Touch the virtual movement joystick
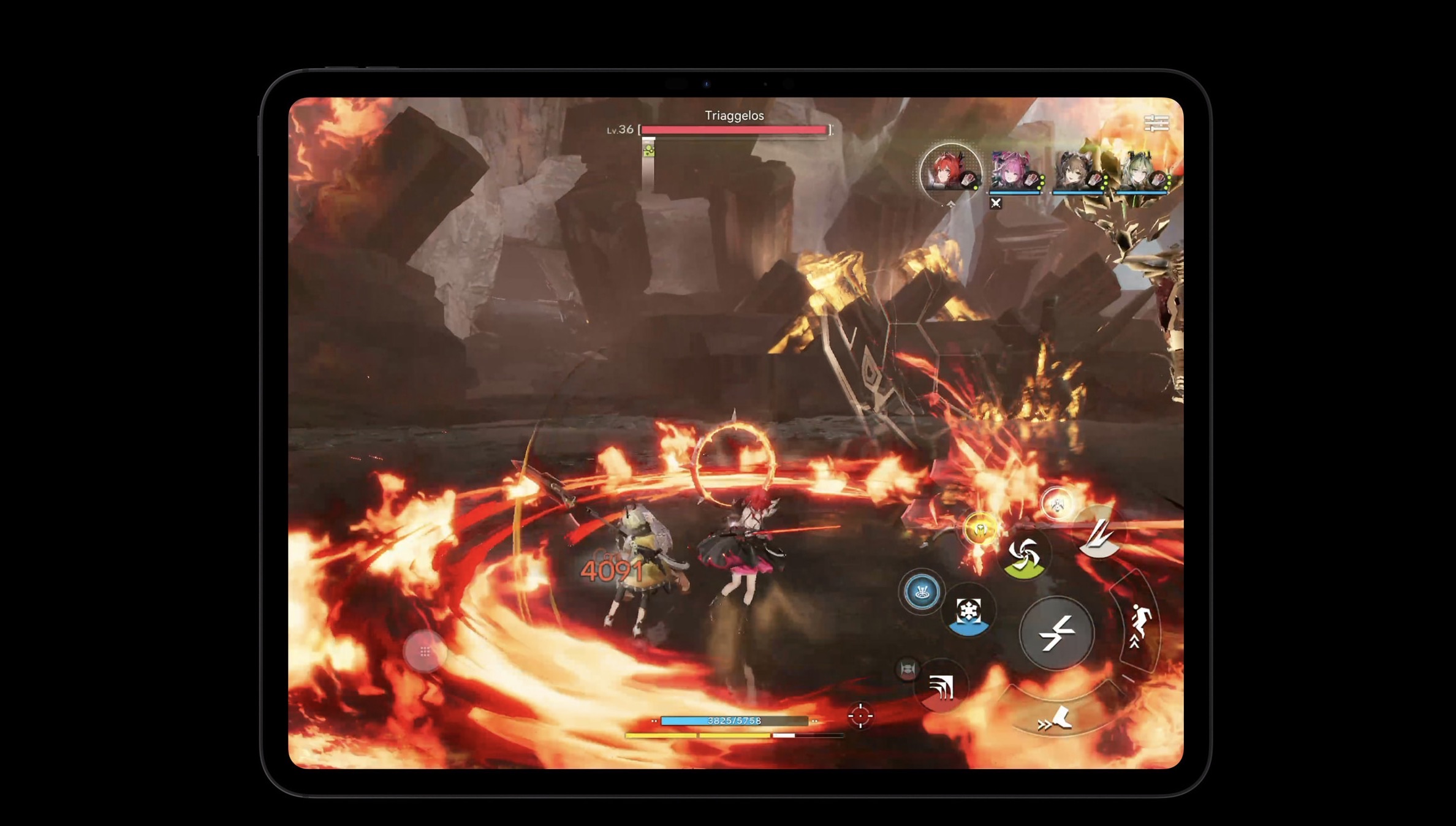This screenshot has height=826, width=1456. (x=425, y=651)
